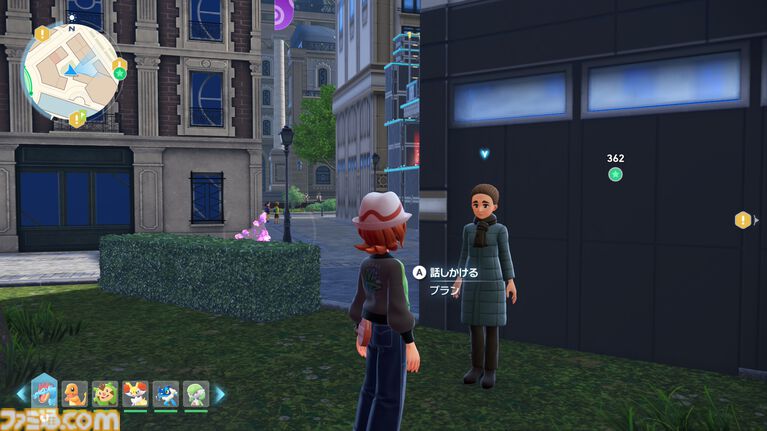
Task: Switch to the Fennekin party slot
Action: (x=136, y=394)
